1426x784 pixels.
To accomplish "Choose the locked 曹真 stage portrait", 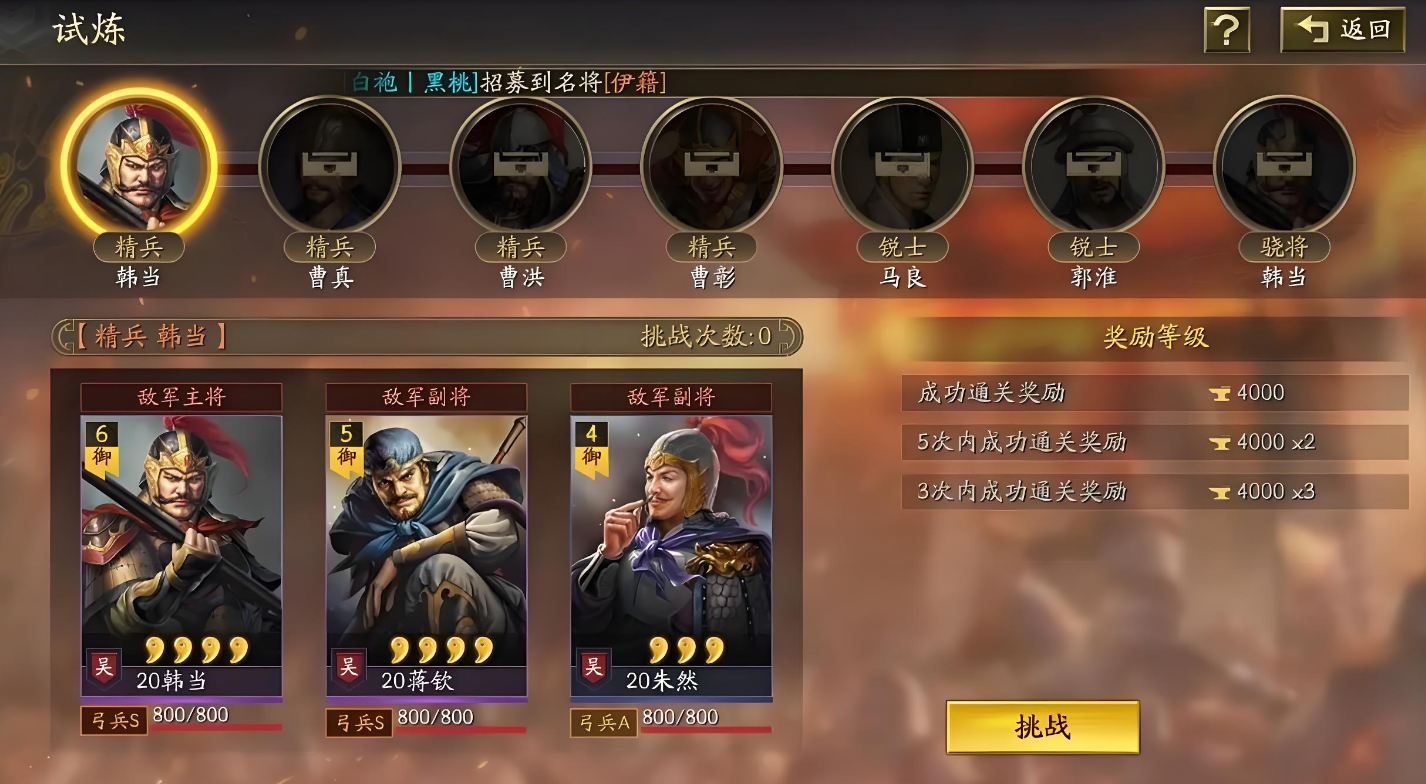I will [330, 166].
